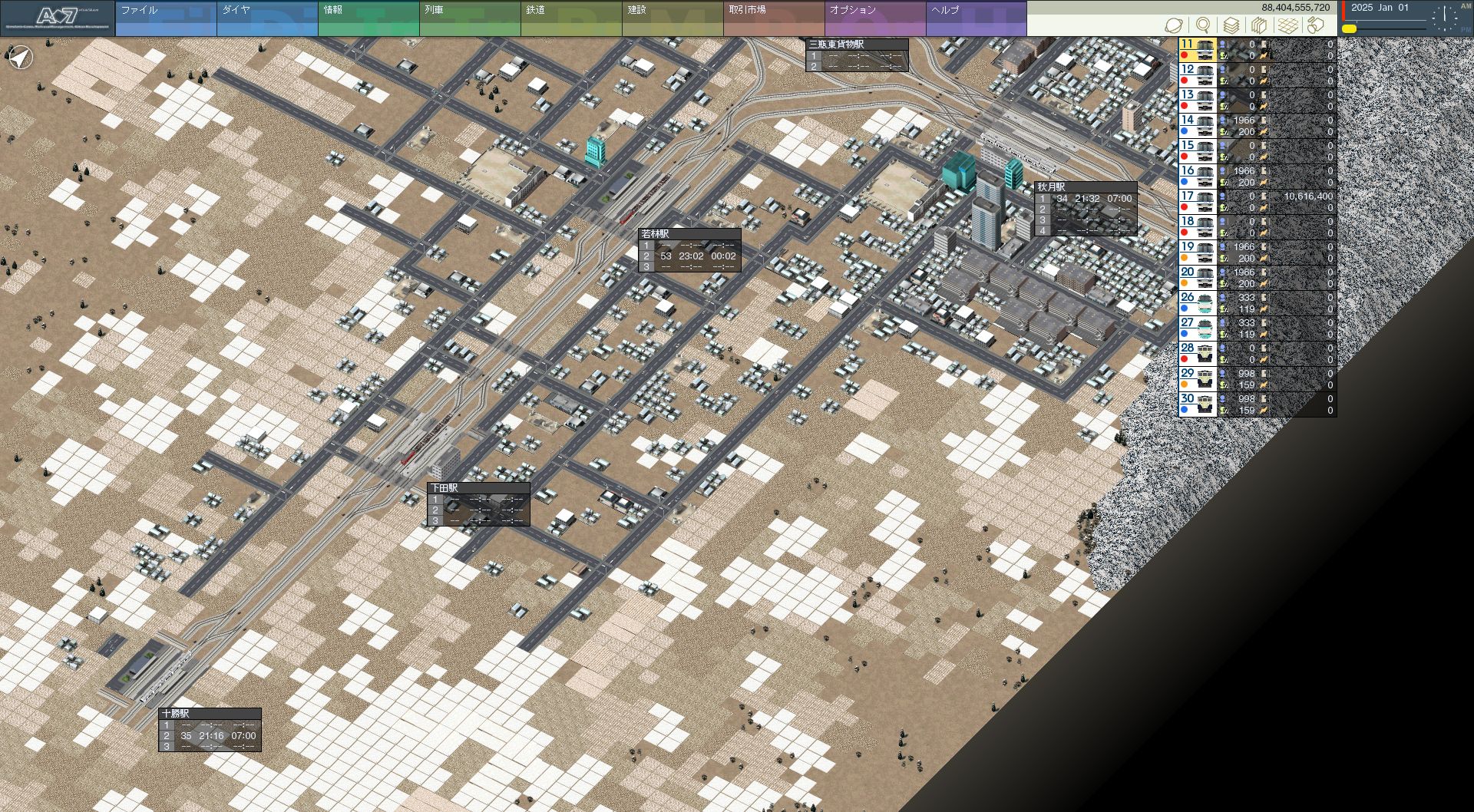Click the planet globe view icon
Screen dimensions: 1474x812
(x=1173, y=25)
